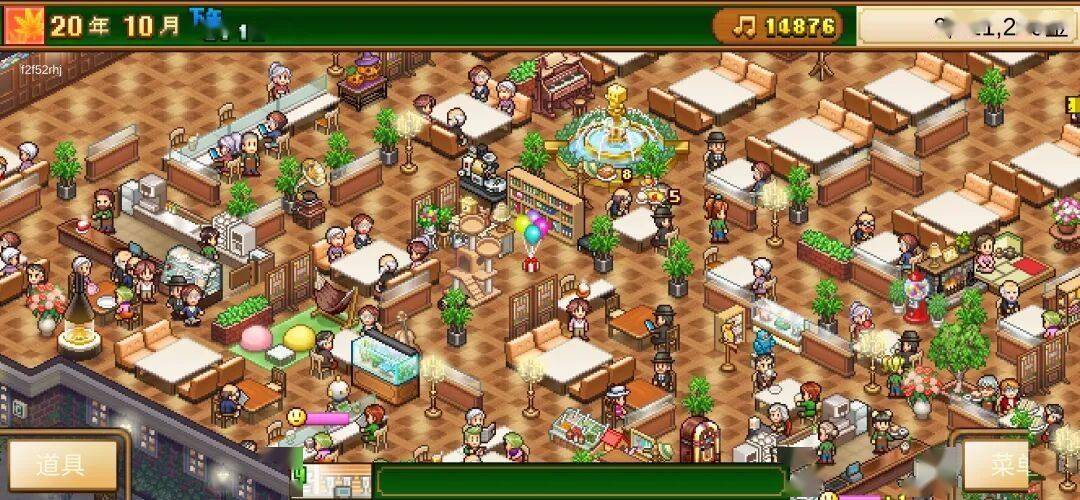Click the maple leaf season icon
The image size is (1080, 500).
point(22,25)
